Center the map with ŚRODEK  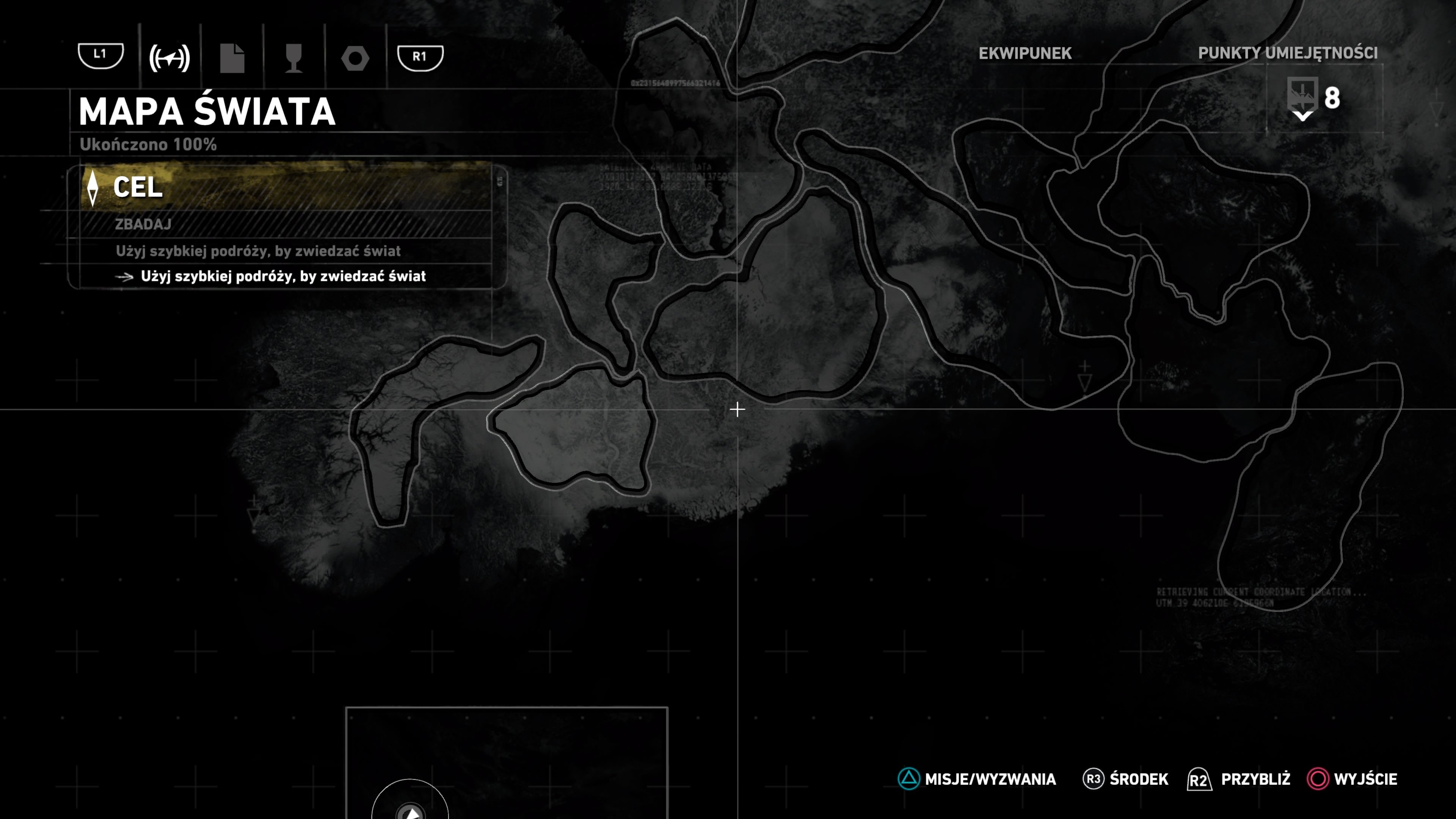(x=1125, y=779)
